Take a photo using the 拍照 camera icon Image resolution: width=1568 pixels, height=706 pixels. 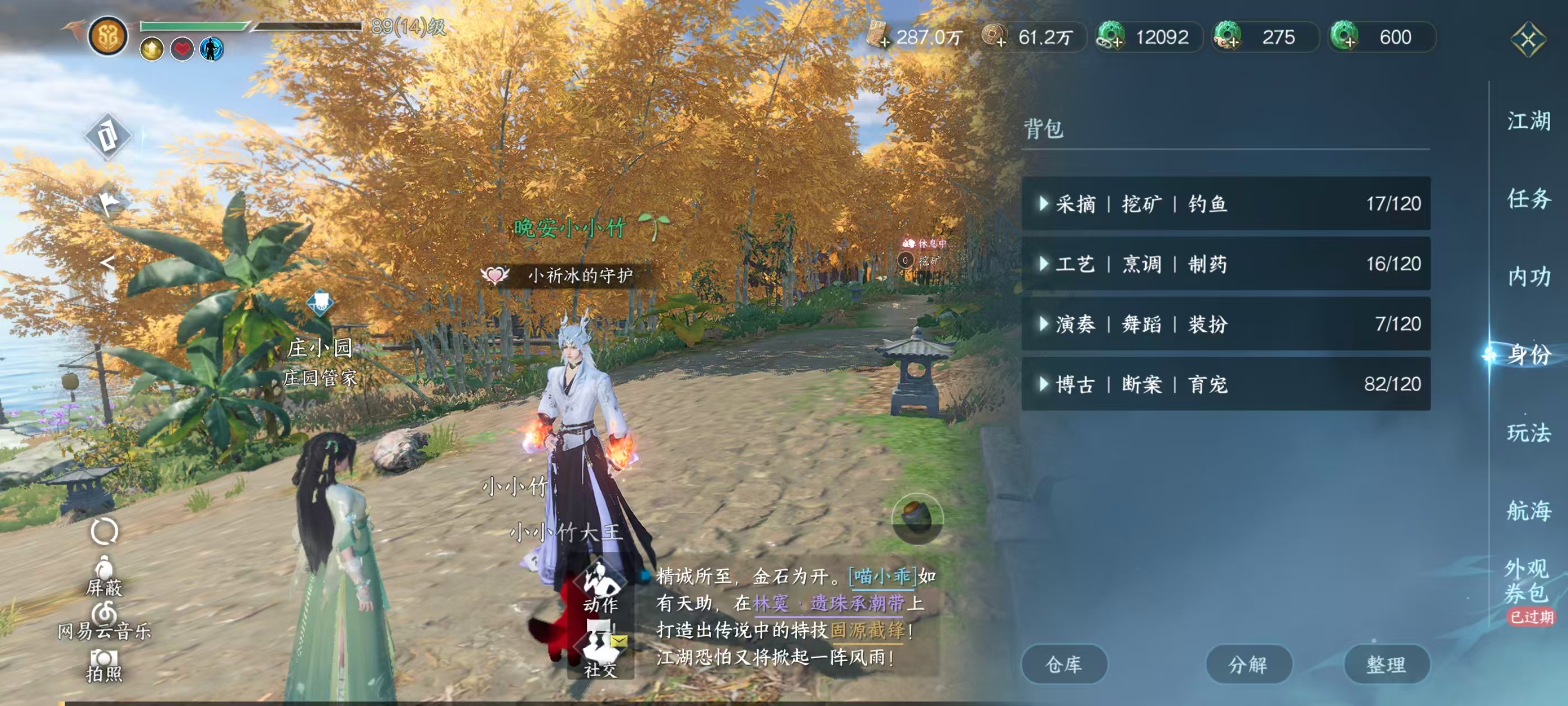pos(104,657)
